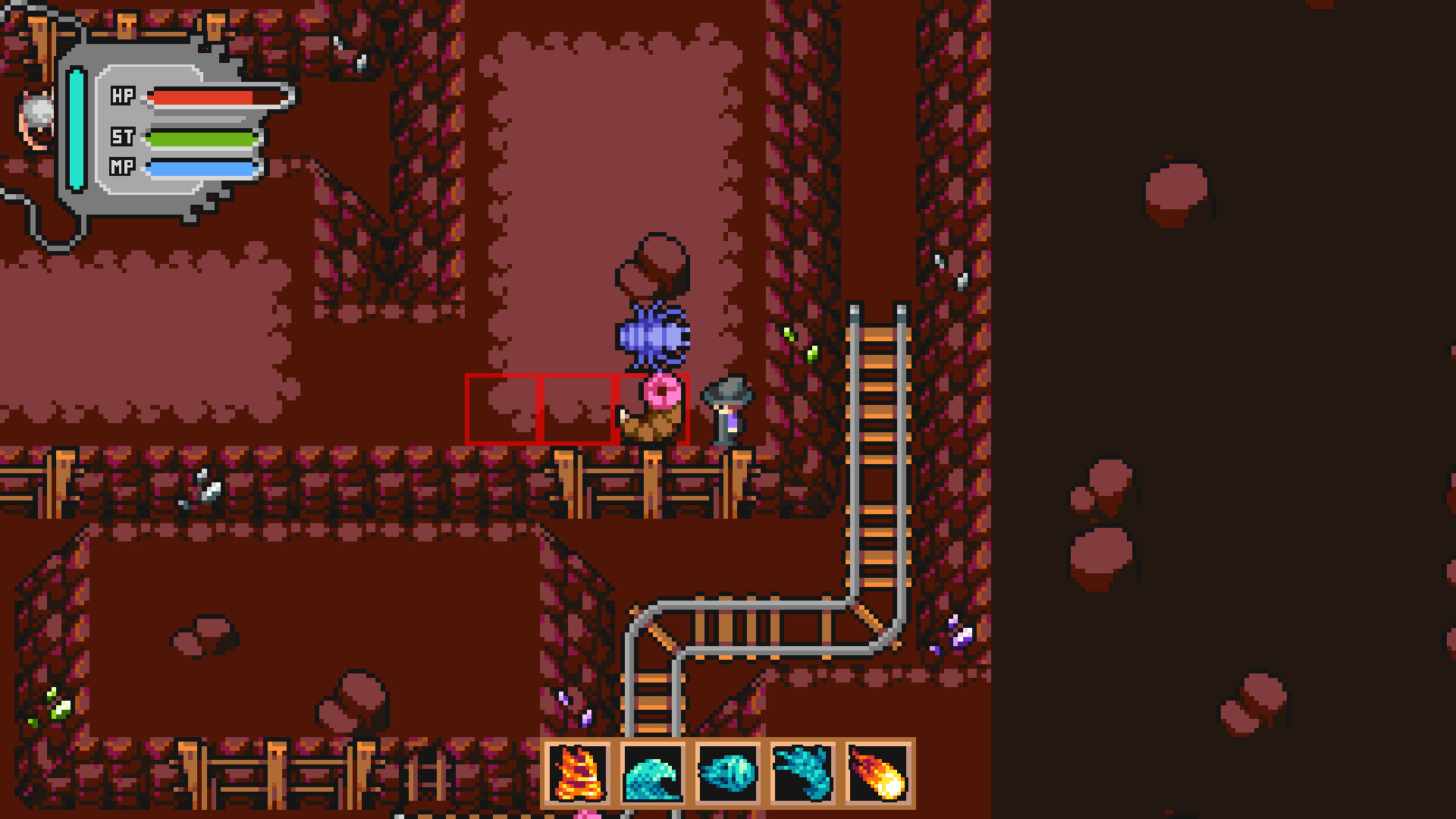Select the swirling water orb spell
This screenshot has height=819, width=1456.
726,775
